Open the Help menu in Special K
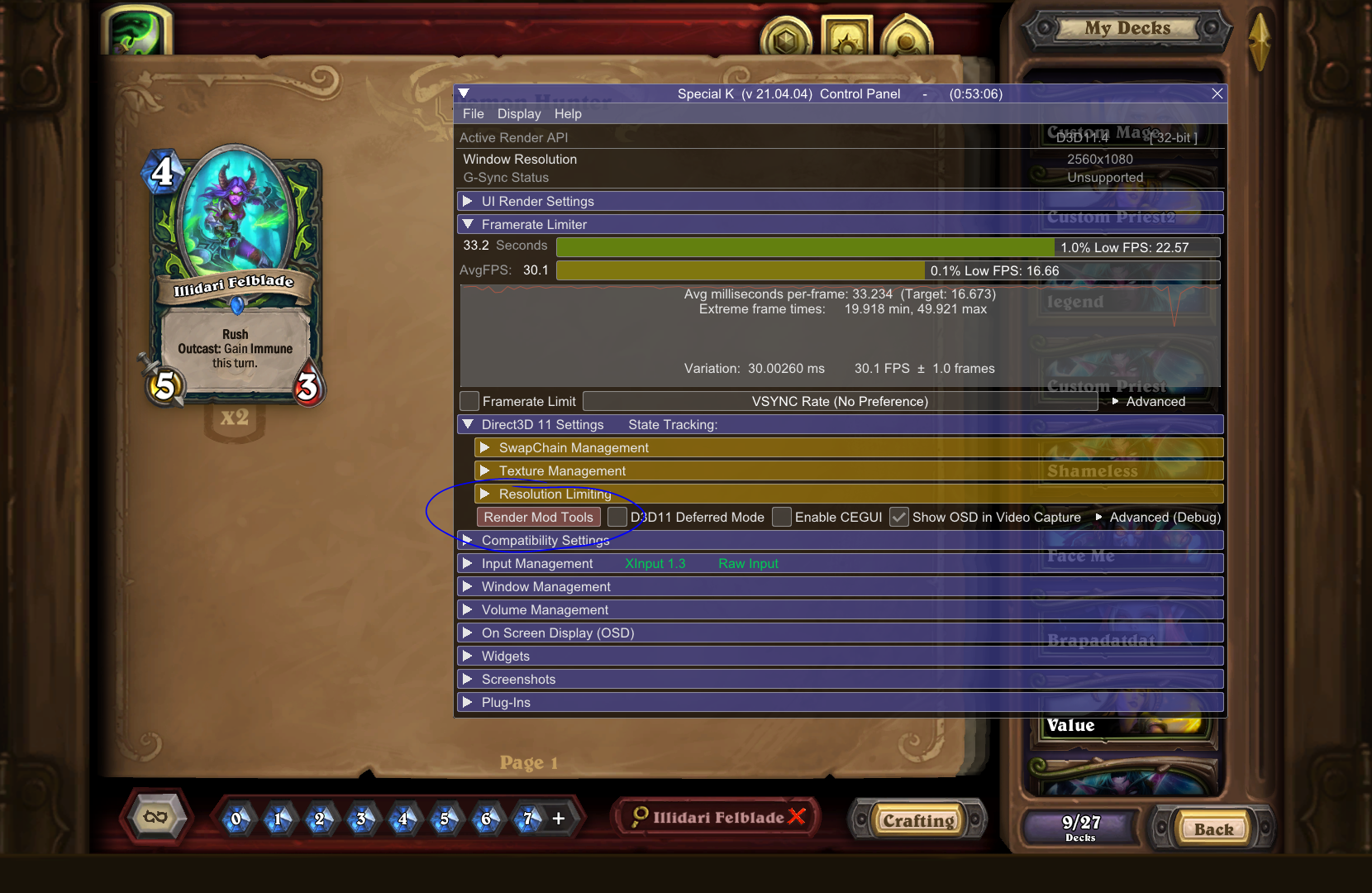 coord(568,113)
